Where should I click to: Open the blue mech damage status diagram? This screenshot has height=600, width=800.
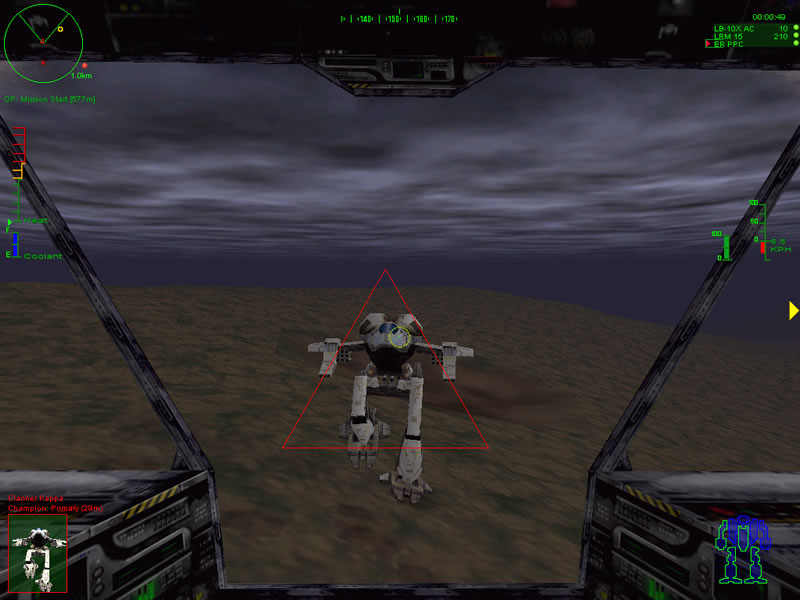click(742, 550)
